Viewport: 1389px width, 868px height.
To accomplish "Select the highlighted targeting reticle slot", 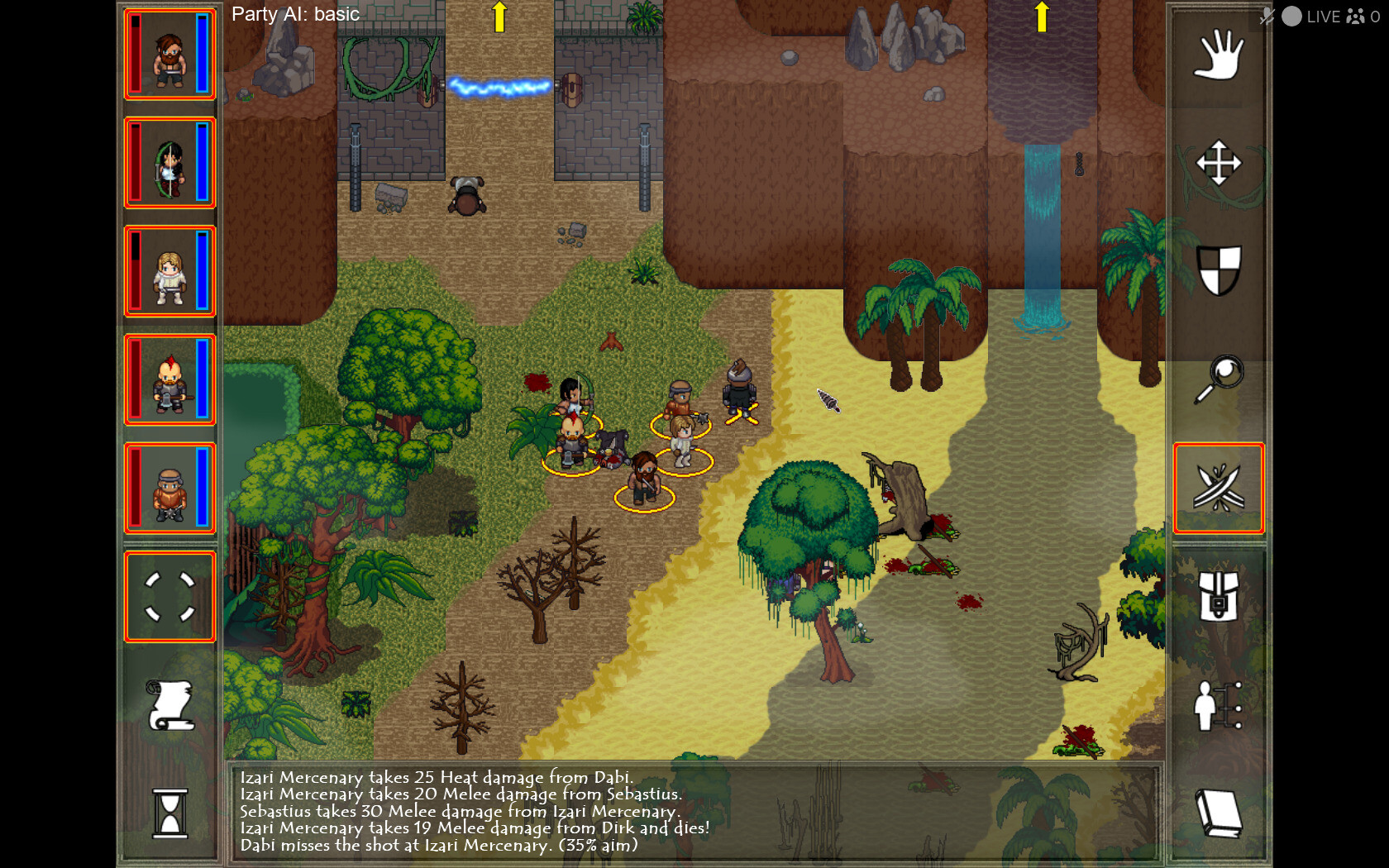I will pos(169,597).
